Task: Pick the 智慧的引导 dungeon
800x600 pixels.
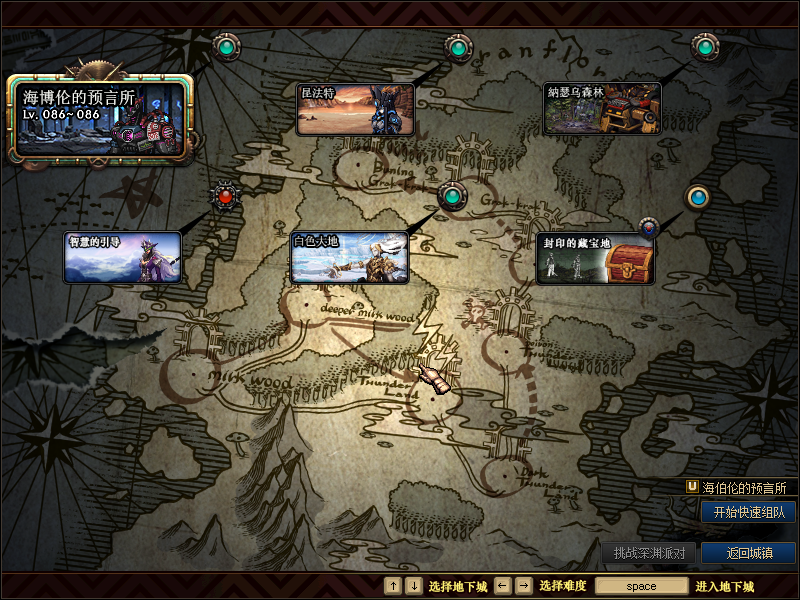Action: tap(123, 258)
